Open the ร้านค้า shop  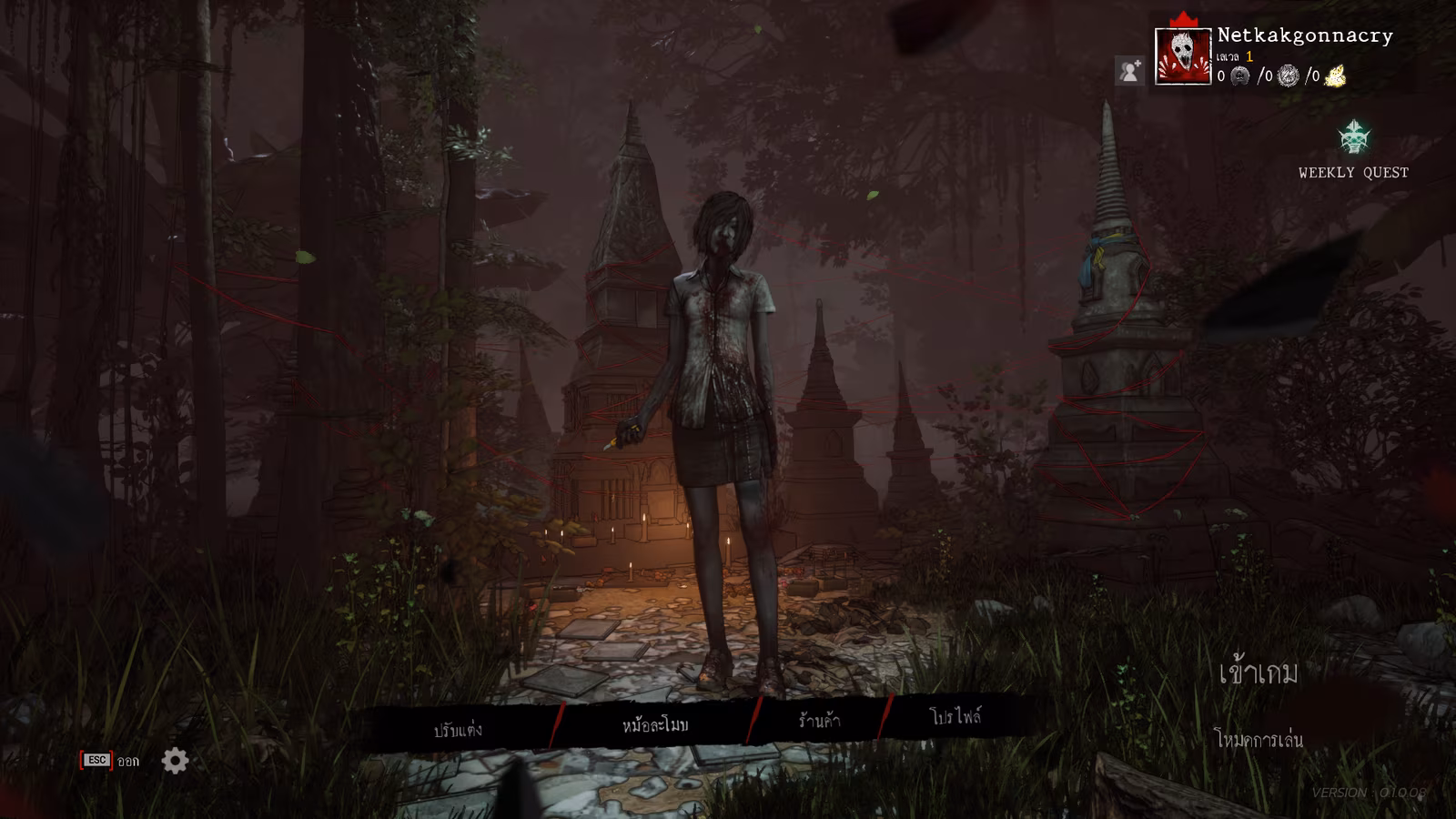[819, 721]
